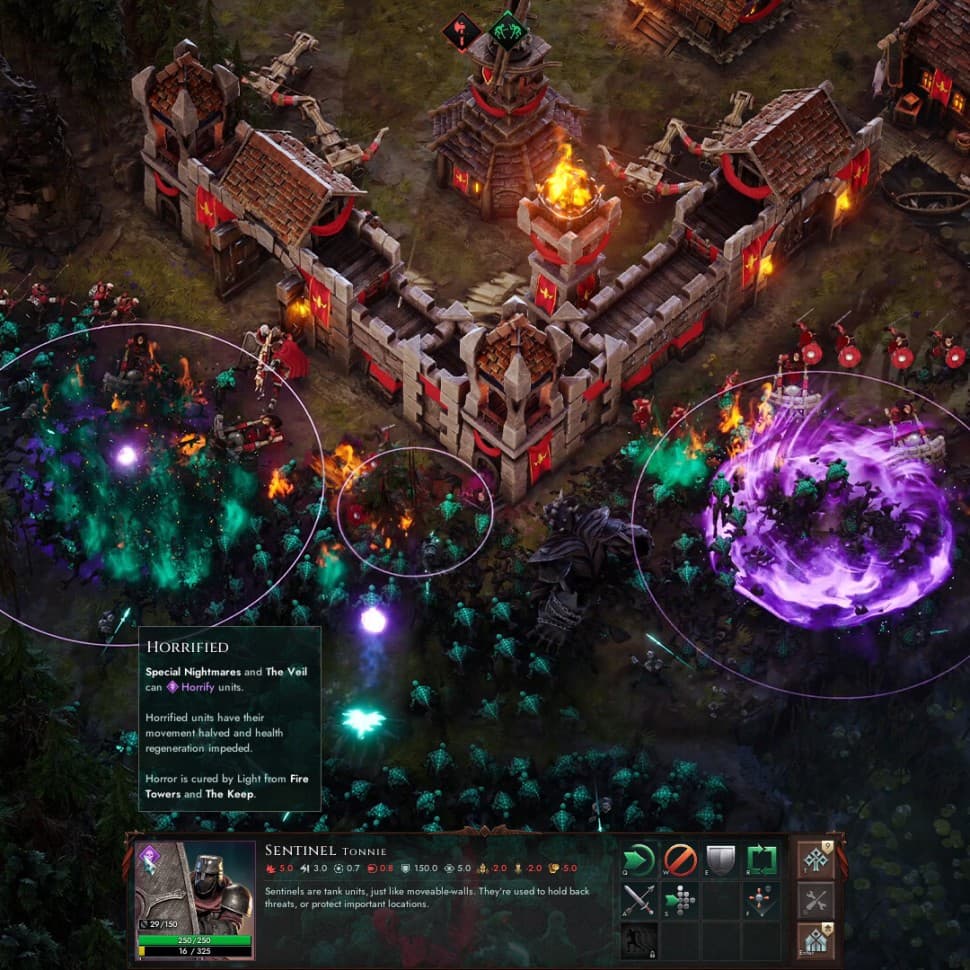Select the Keep house icon button
970x970 pixels.
click(x=815, y=940)
